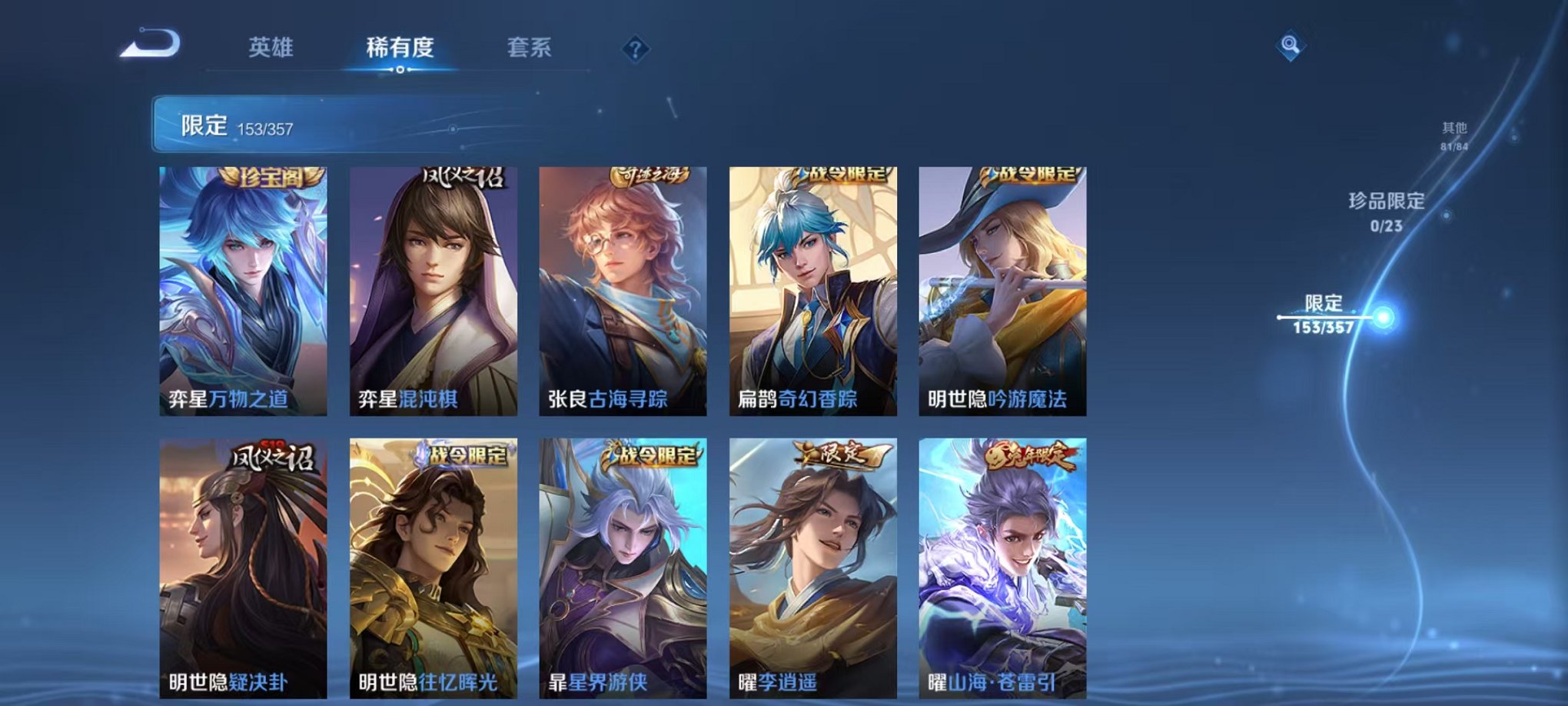The image size is (1568, 706).
Task: Switch to the 套系 tab
Action: (536, 46)
